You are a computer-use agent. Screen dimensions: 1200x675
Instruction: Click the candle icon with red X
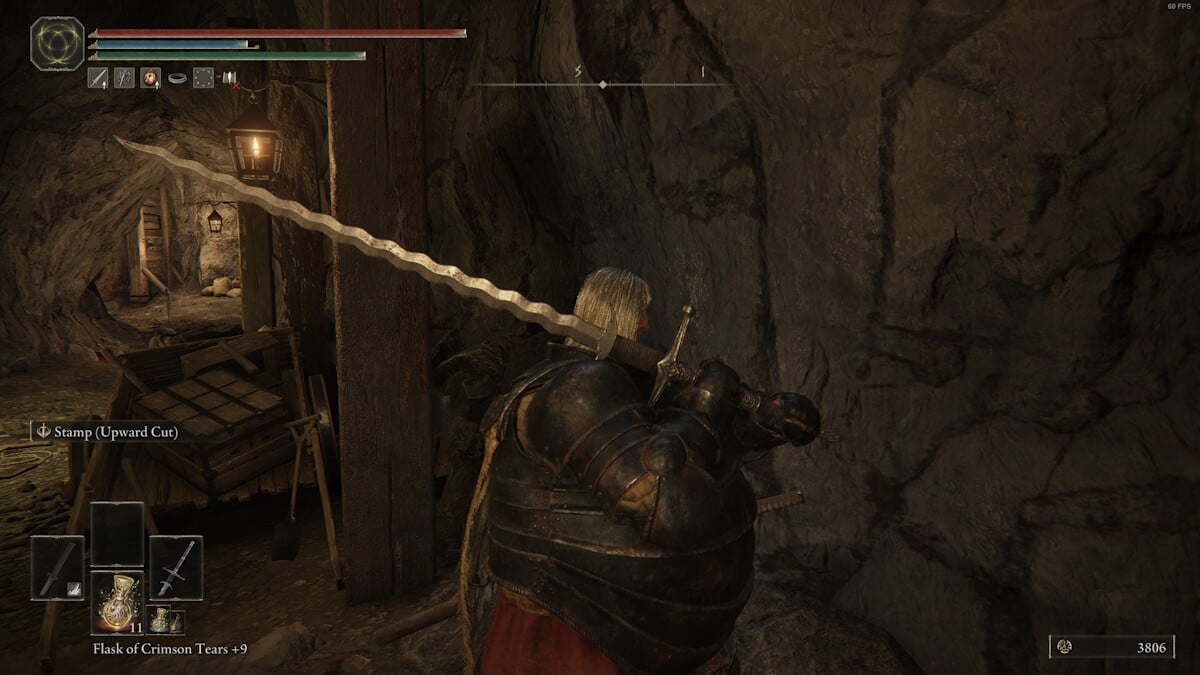tap(230, 78)
